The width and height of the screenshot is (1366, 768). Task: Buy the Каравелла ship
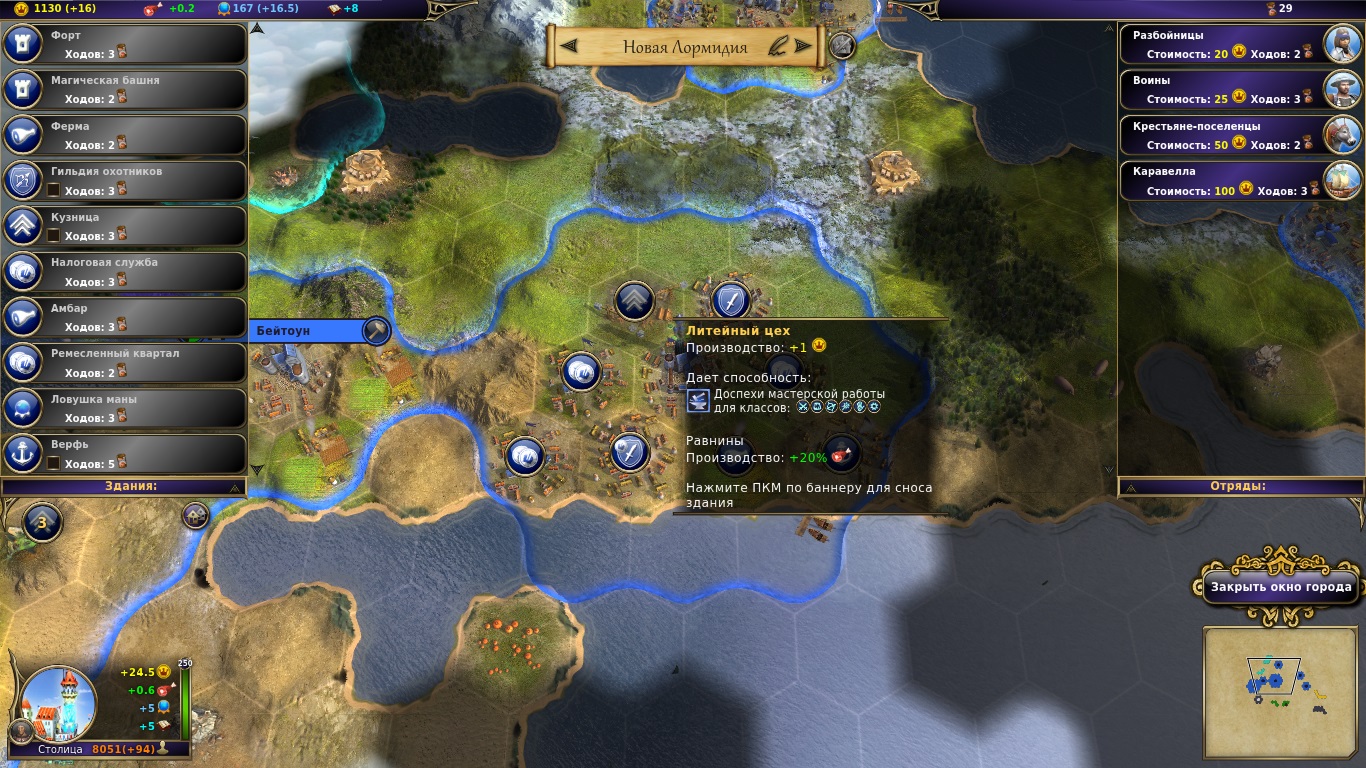[1240, 180]
